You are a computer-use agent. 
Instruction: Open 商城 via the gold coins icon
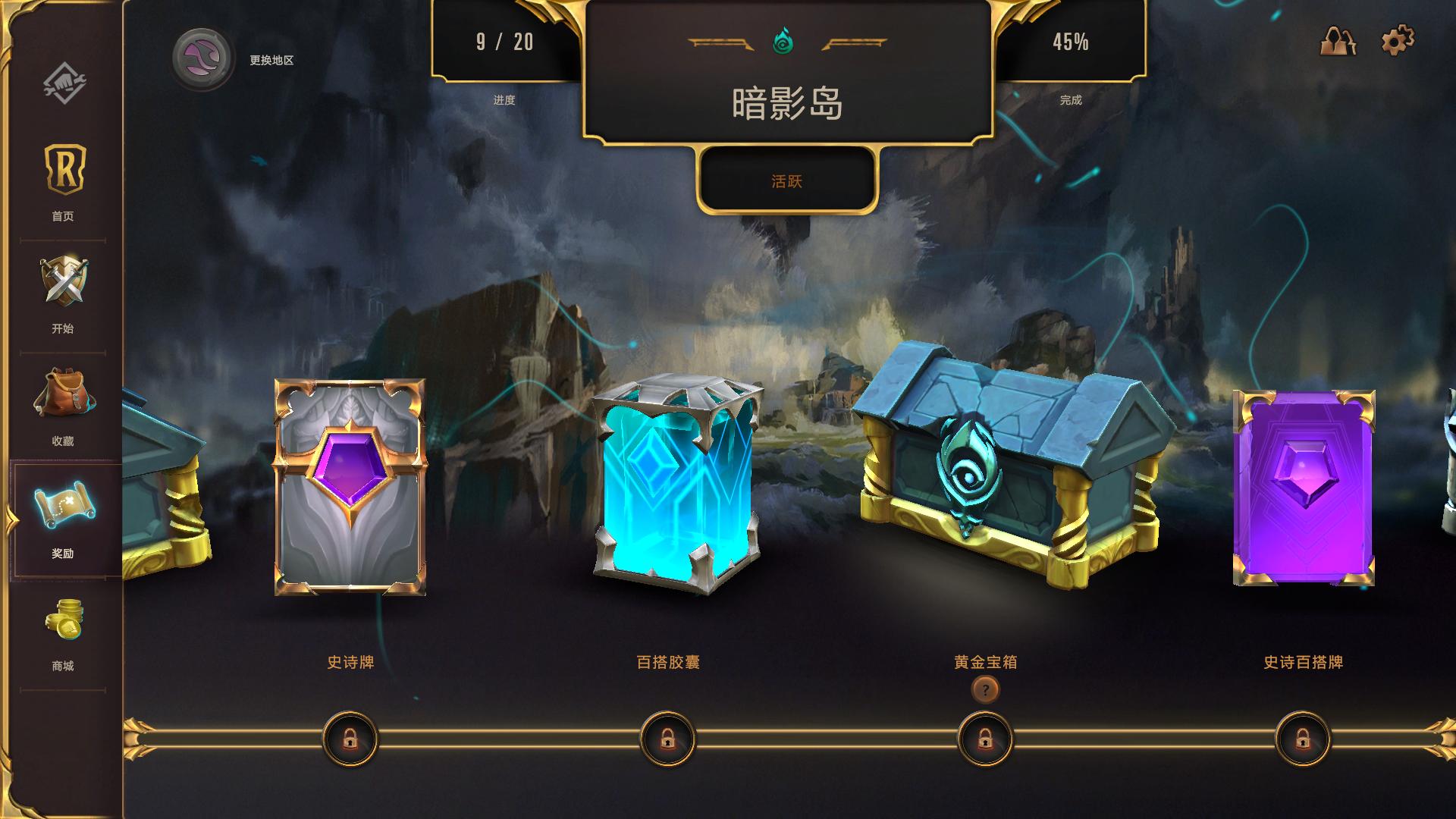(63, 618)
